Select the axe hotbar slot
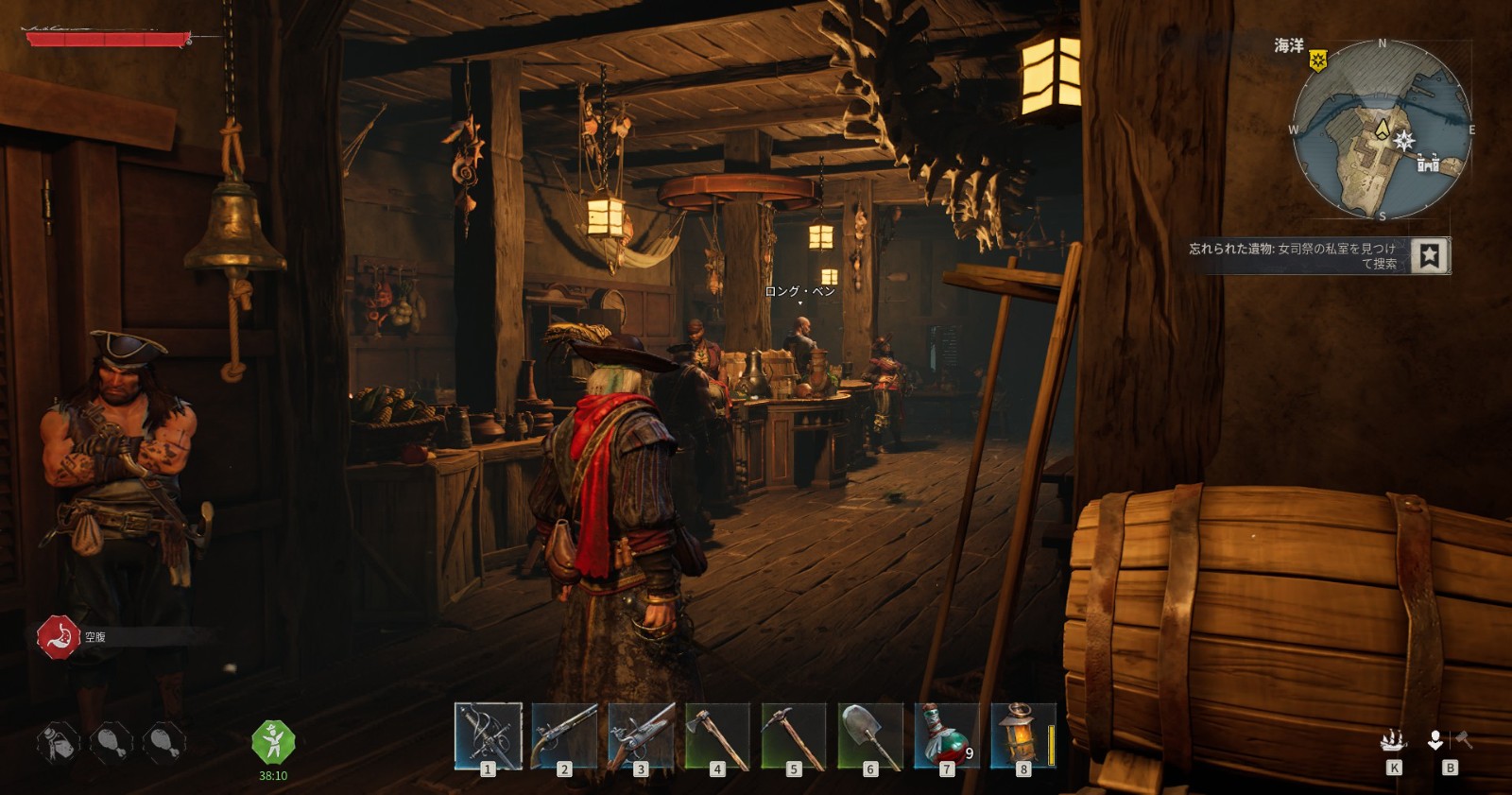1512x795 pixels. tap(717, 735)
